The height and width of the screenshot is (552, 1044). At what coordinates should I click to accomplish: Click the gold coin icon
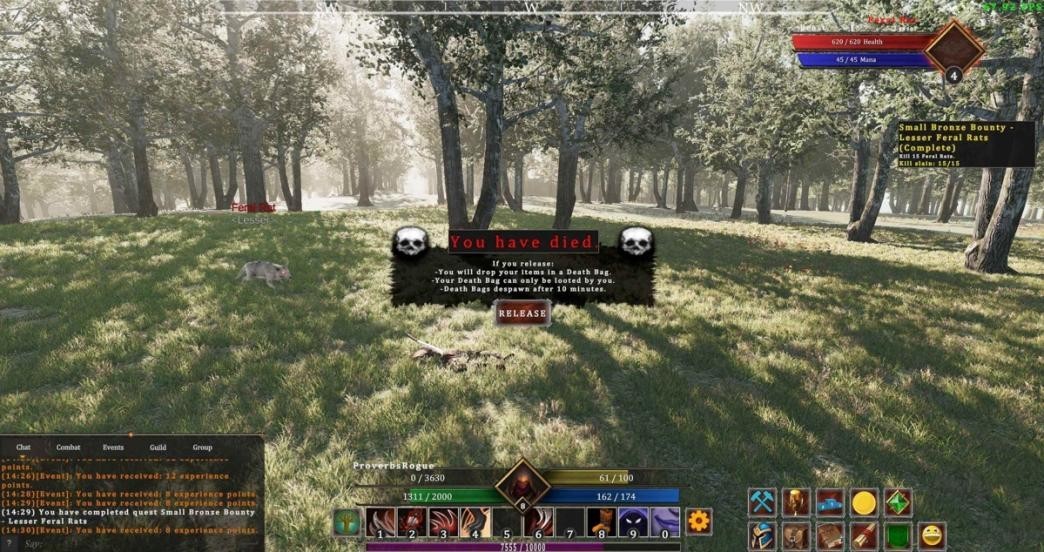pyautogui.click(x=864, y=502)
